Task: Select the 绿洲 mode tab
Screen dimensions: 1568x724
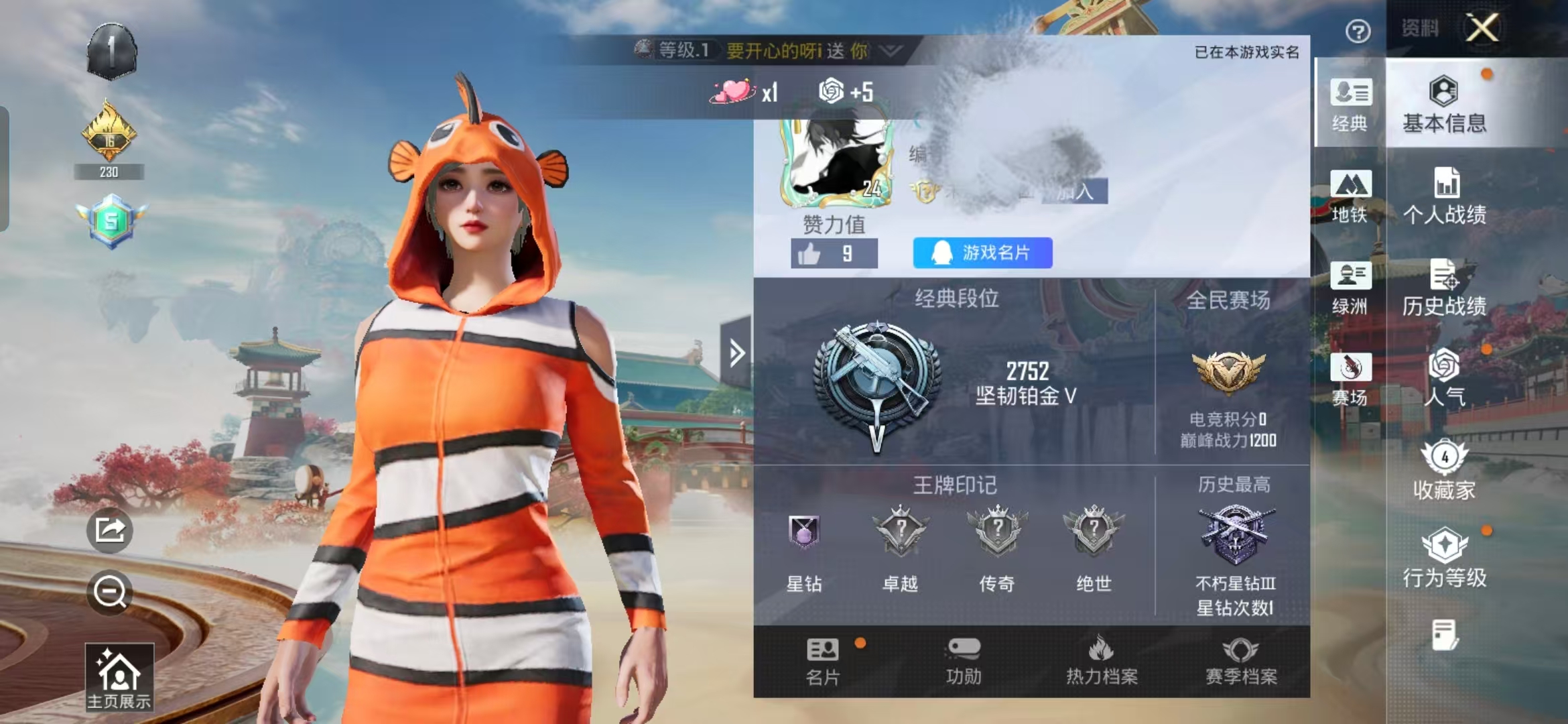Action: (x=1350, y=288)
